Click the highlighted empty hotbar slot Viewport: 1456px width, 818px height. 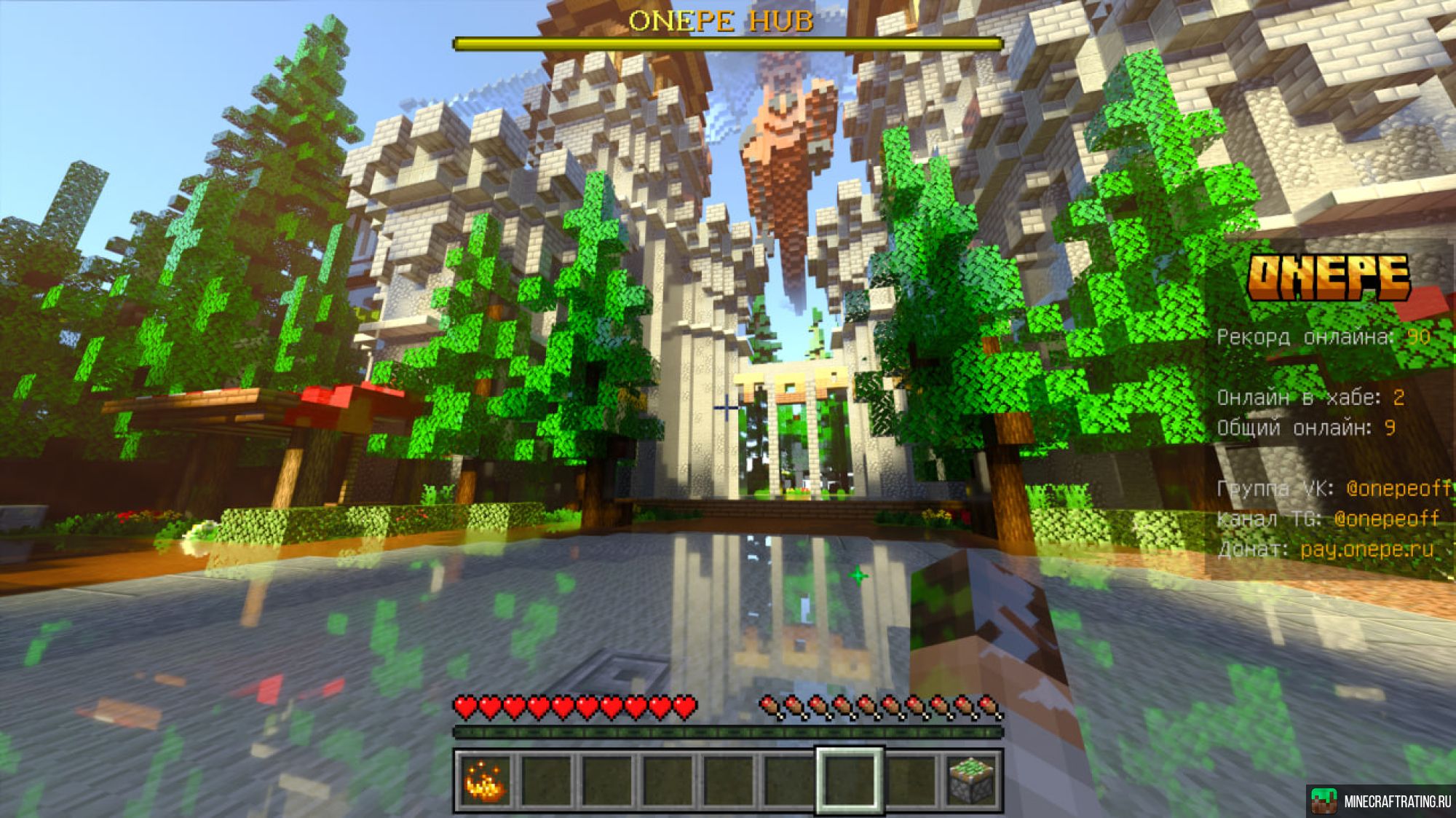pos(850,780)
